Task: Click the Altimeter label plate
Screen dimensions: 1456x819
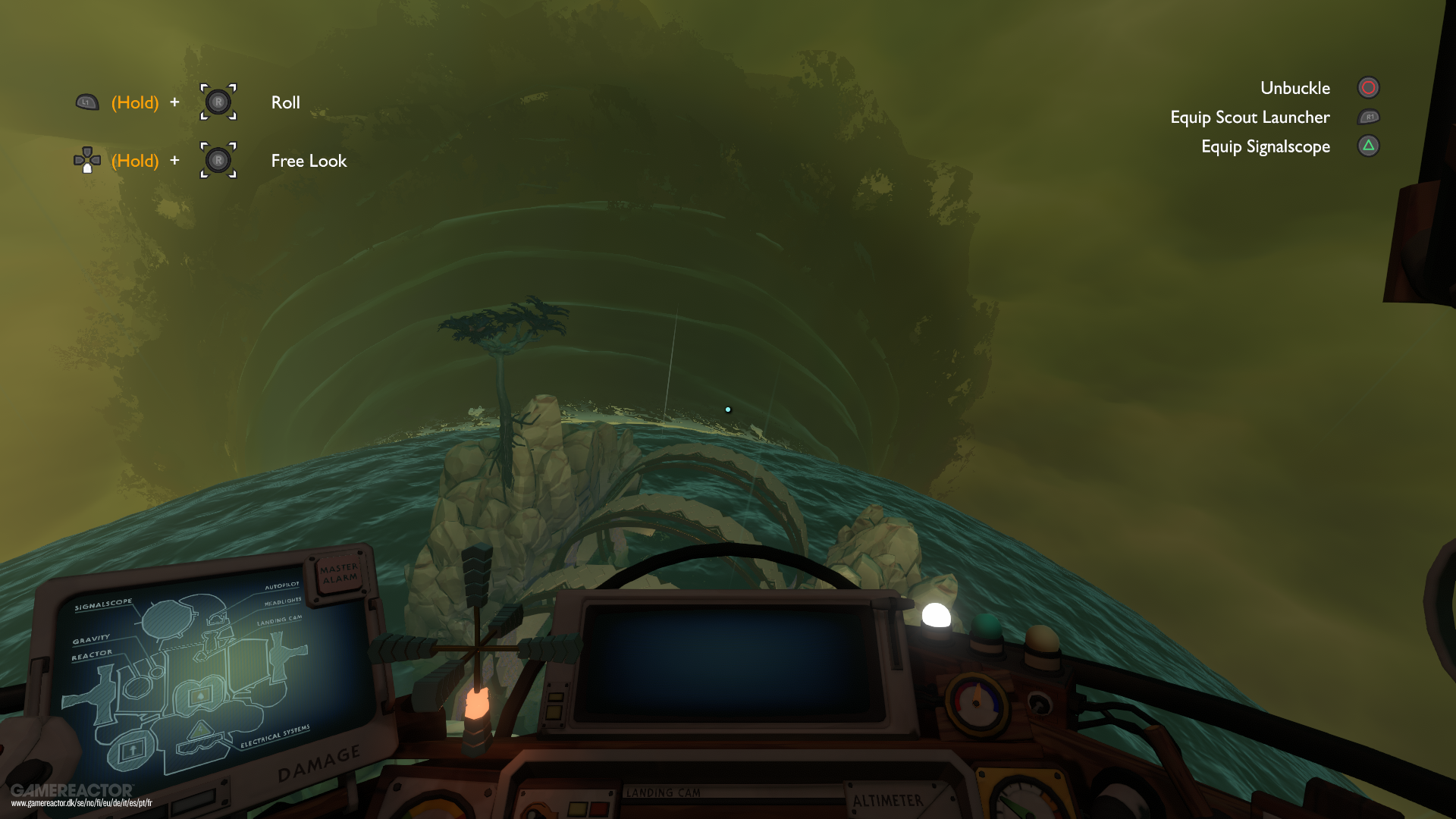Action: point(889,800)
